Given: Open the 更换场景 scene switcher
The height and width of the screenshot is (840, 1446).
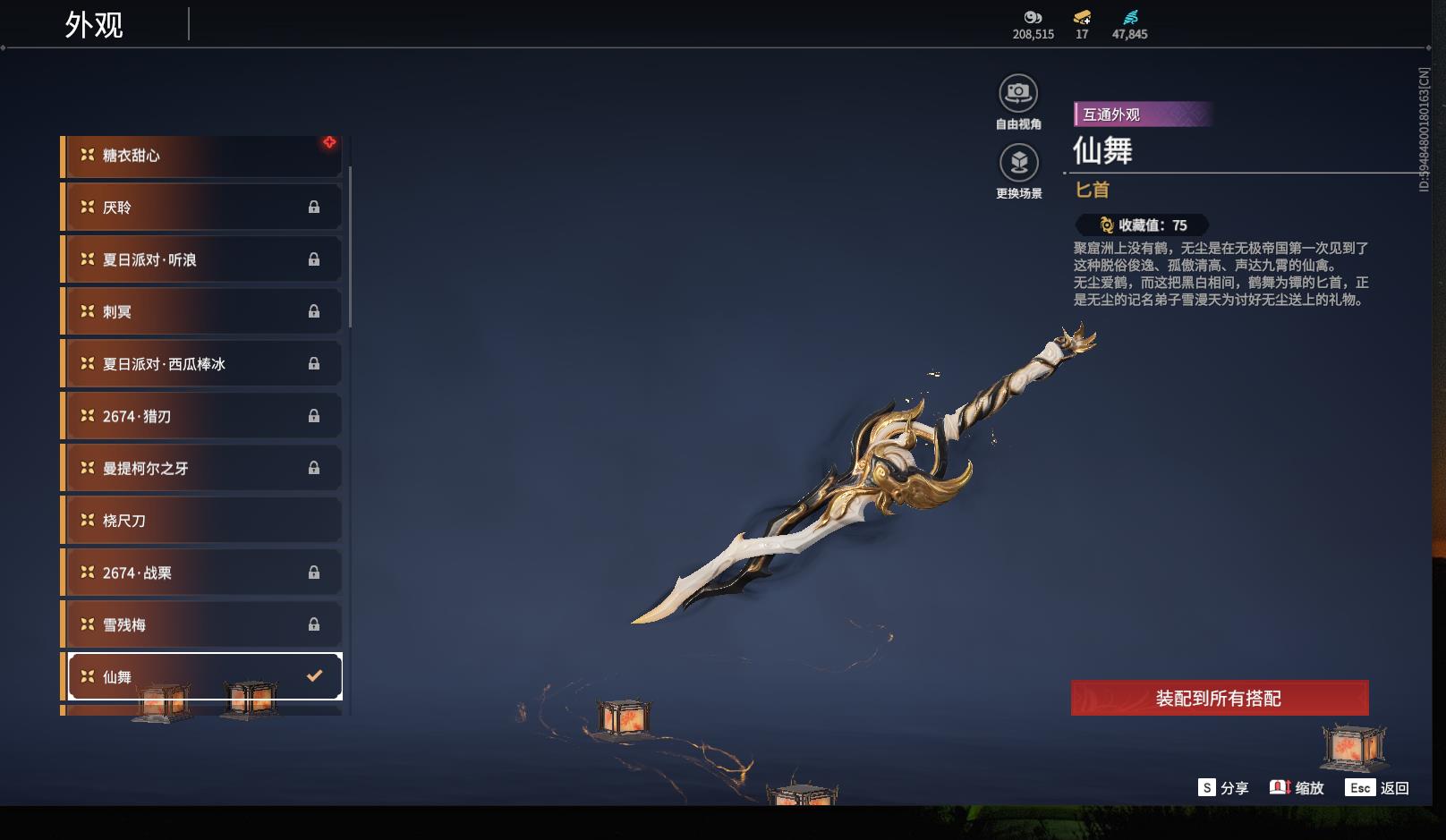Looking at the screenshot, I should (1018, 164).
